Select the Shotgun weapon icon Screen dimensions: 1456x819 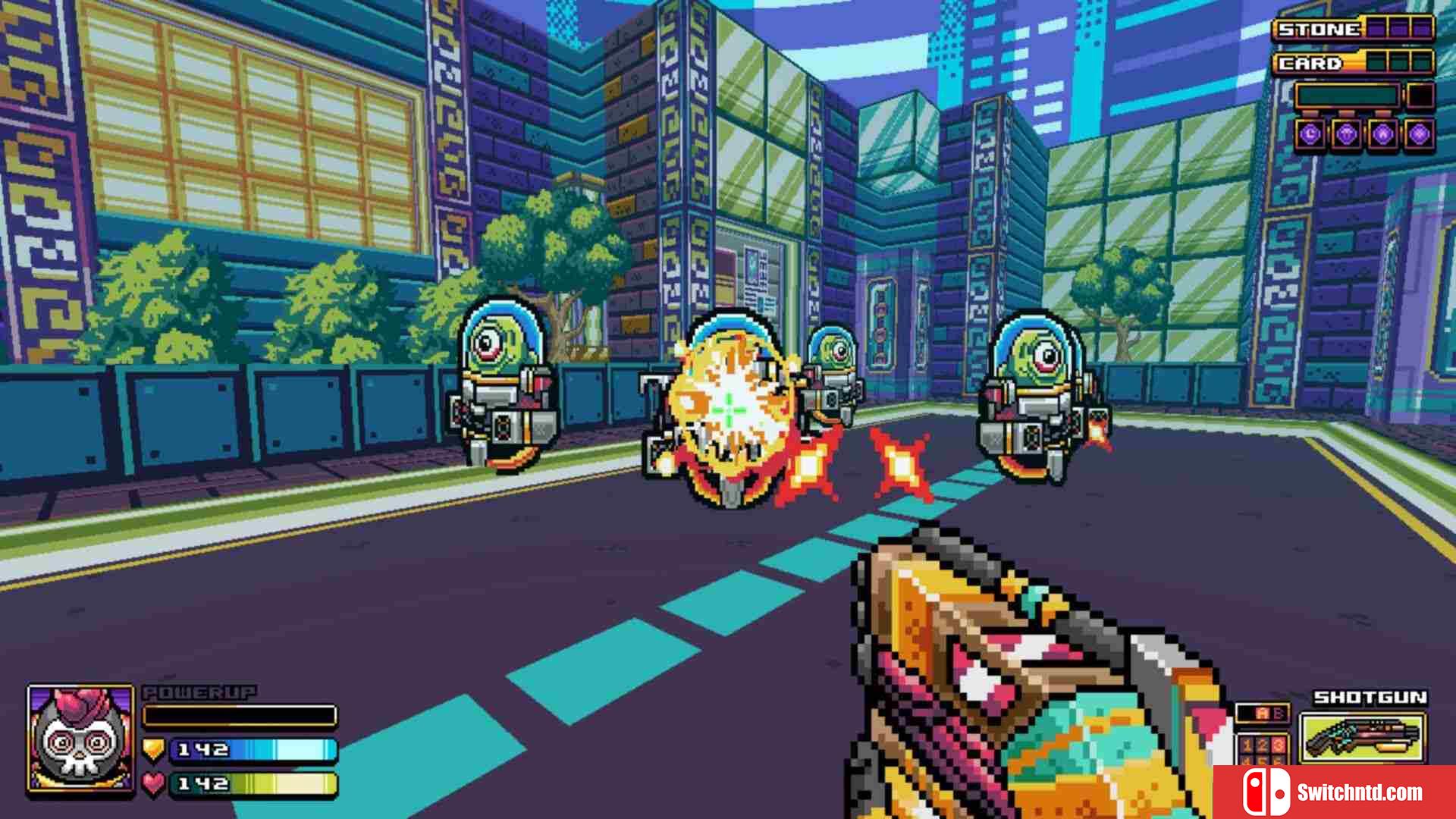(x=1363, y=738)
